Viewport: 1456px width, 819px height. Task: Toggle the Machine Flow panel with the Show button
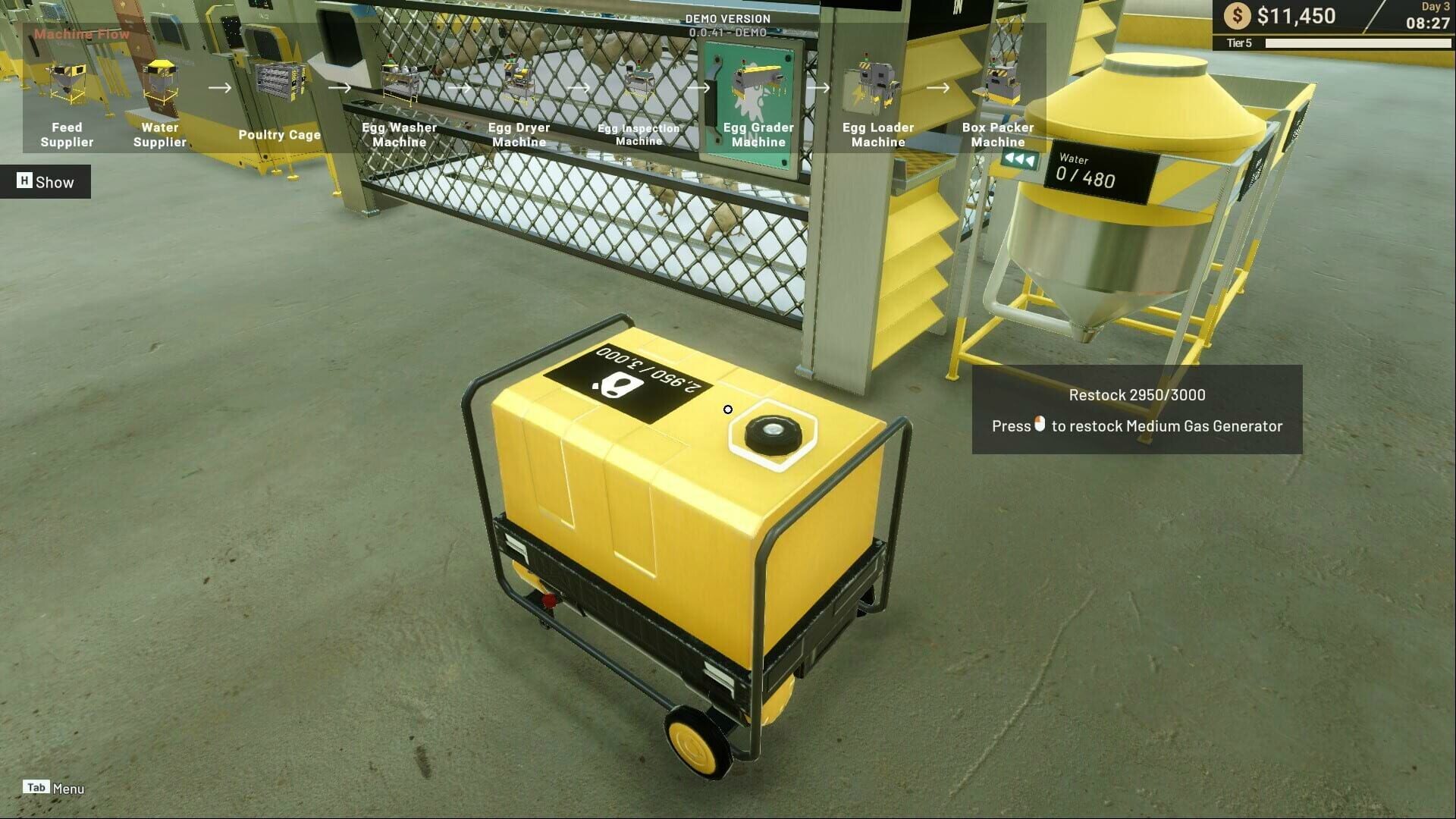coord(45,182)
